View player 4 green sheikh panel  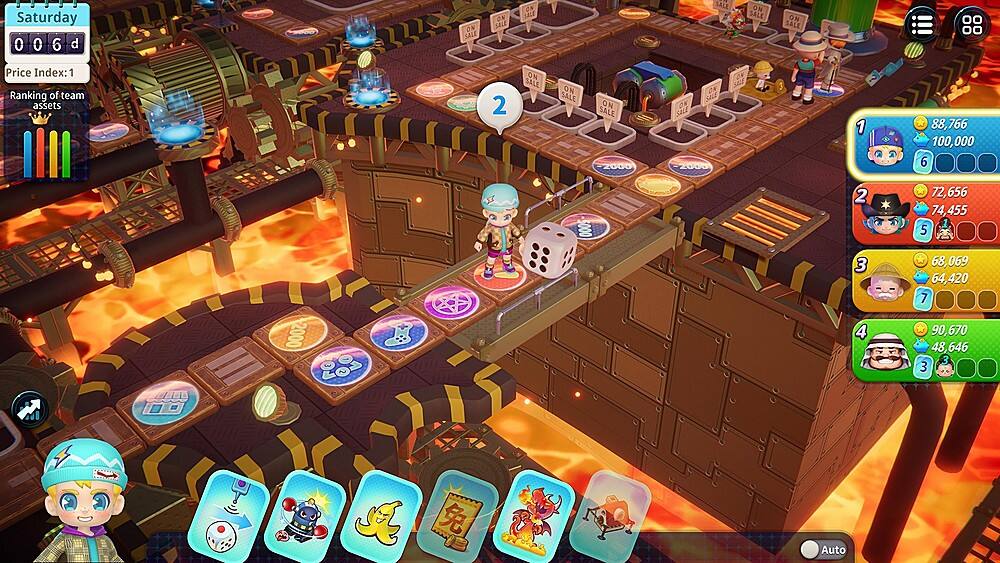click(924, 350)
